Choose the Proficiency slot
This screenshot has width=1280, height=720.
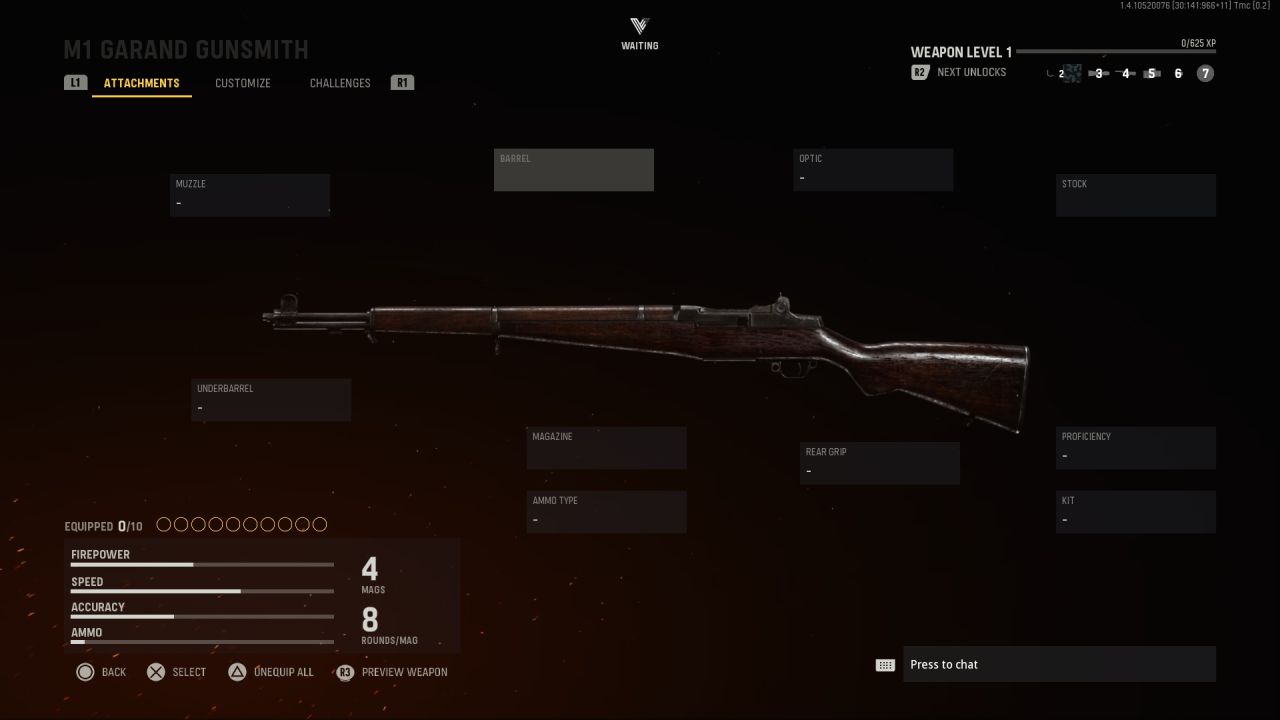1136,448
